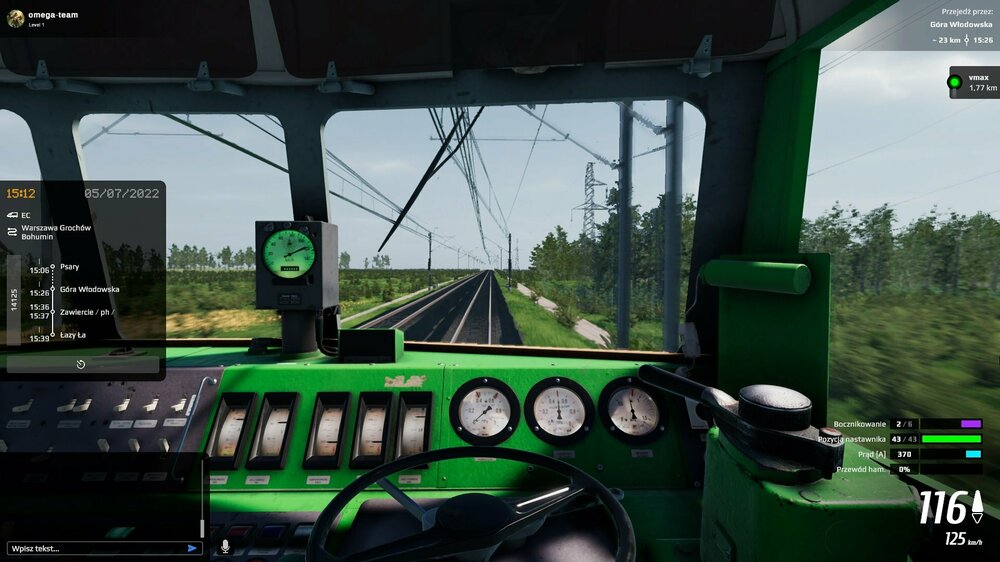Select the Zawiercie timetable stop
Image resolution: width=1000 pixels, height=562 pixels.
point(85,311)
